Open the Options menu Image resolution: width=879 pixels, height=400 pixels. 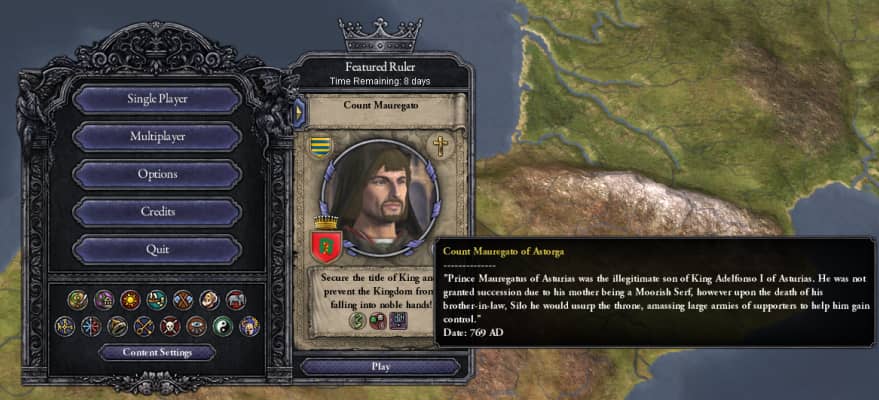click(x=157, y=174)
